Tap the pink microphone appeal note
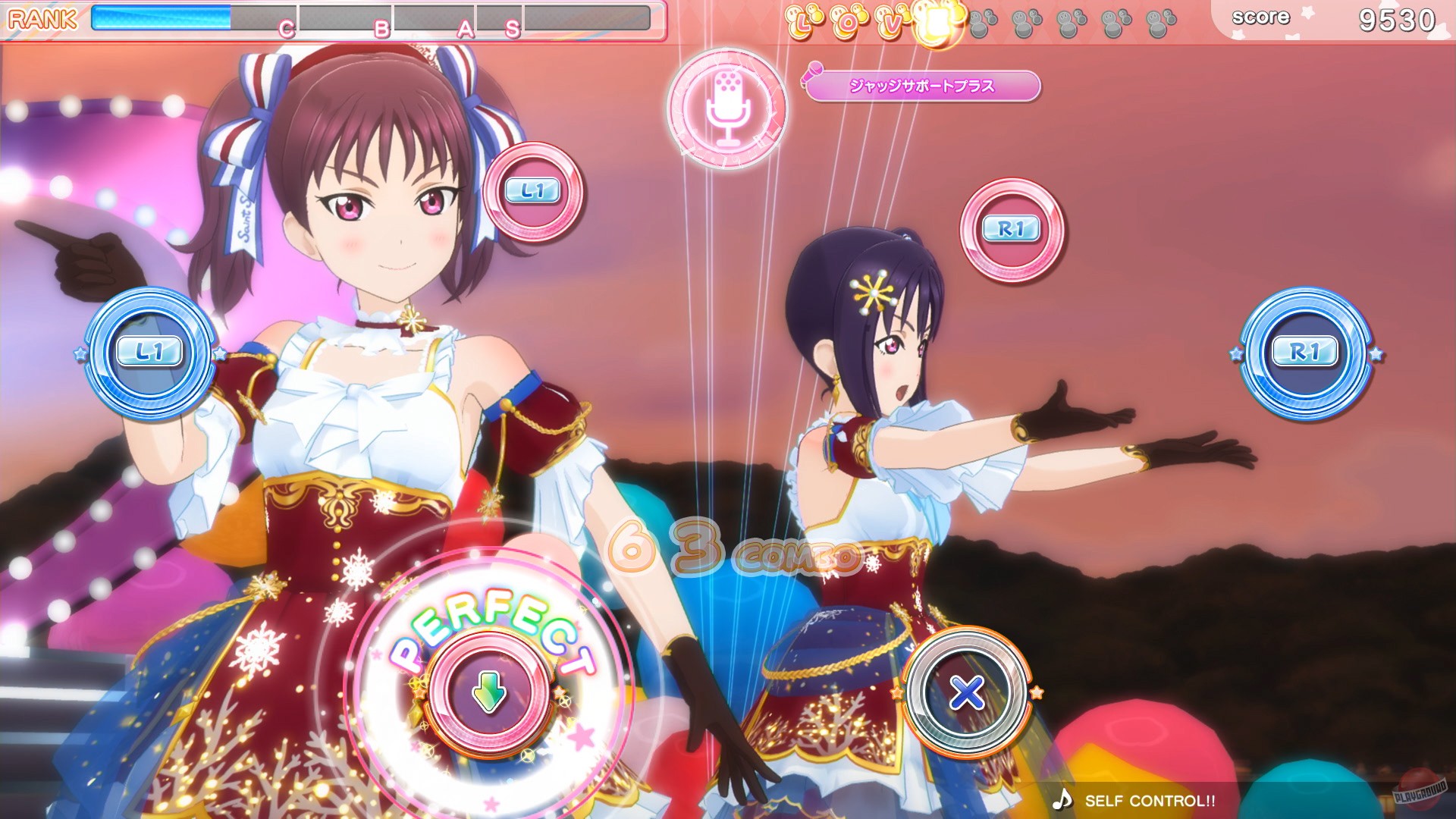Viewport: 1456px width, 819px height. tap(730, 108)
